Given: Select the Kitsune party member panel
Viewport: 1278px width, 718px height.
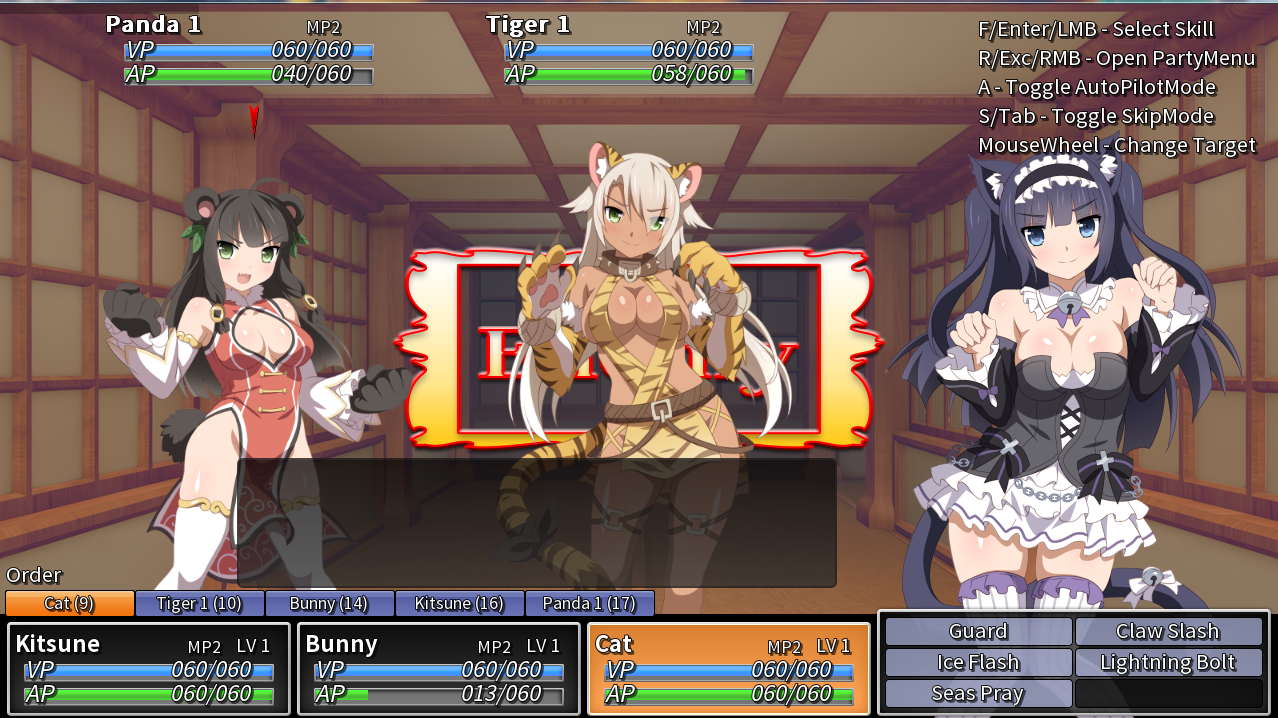Looking at the screenshot, I should point(149,668).
